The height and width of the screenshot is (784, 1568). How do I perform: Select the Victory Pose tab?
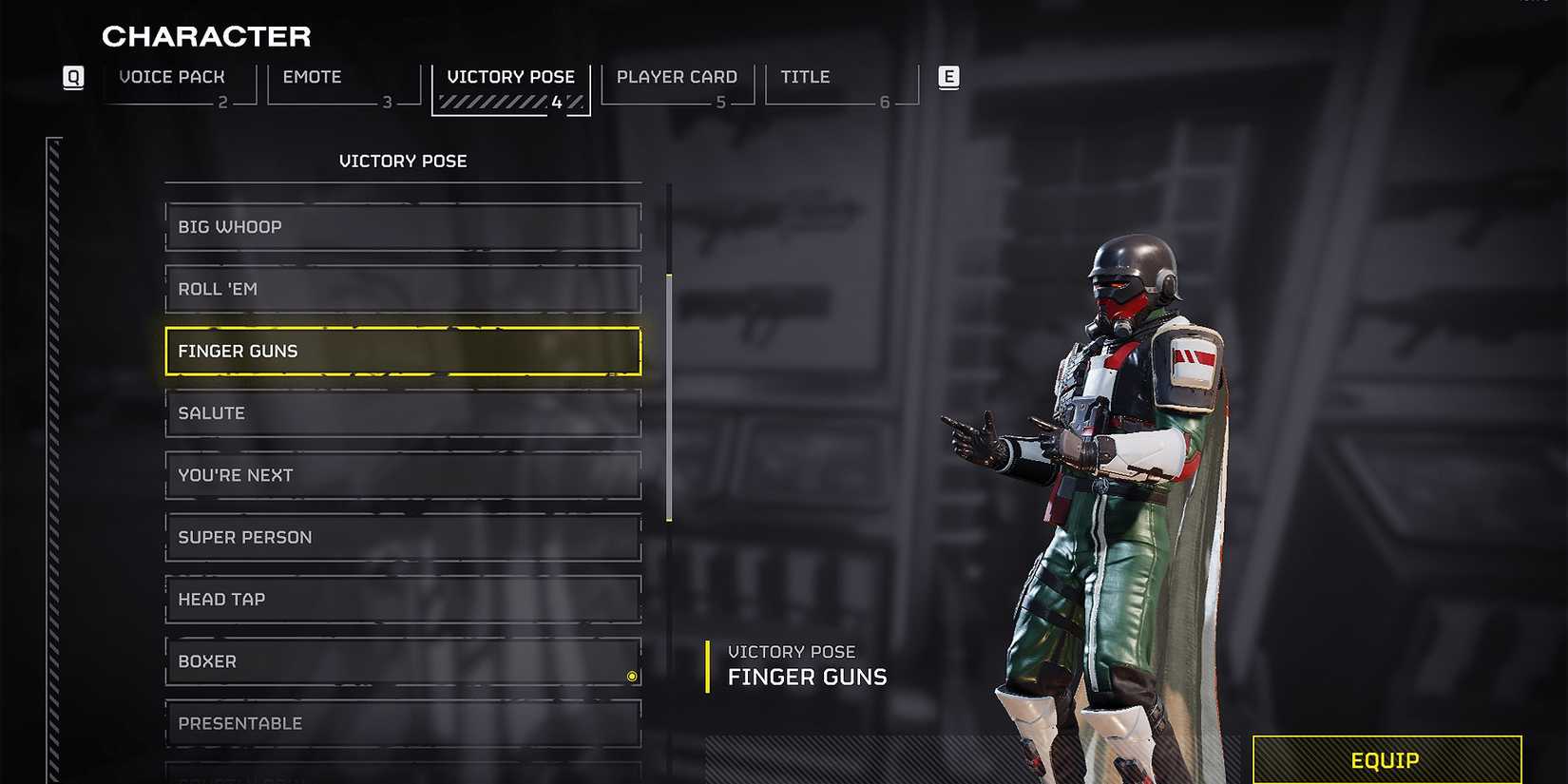point(511,77)
